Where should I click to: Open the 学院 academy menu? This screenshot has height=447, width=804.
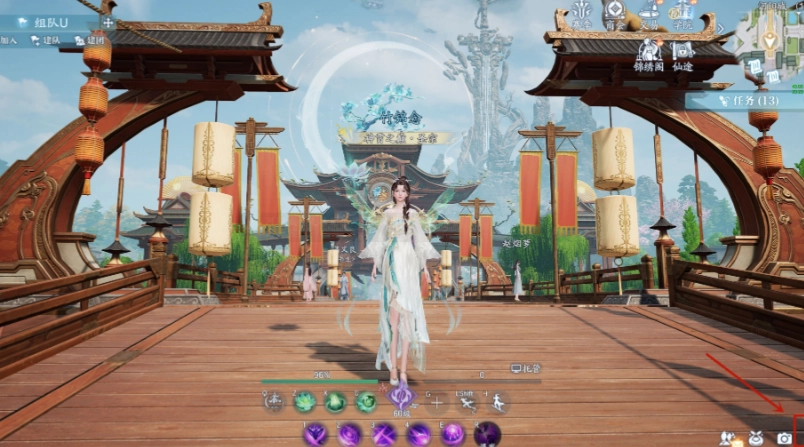tap(683, 13)
